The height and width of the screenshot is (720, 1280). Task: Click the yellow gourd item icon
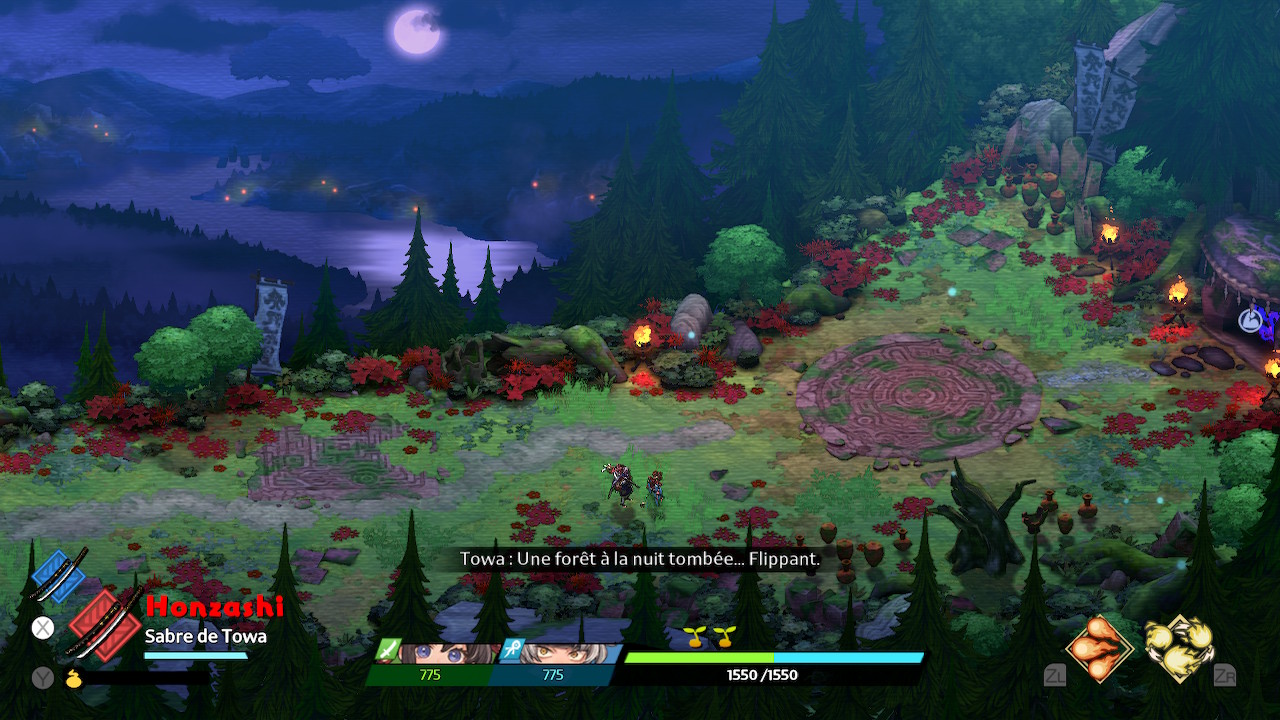[x=73, y=678]
